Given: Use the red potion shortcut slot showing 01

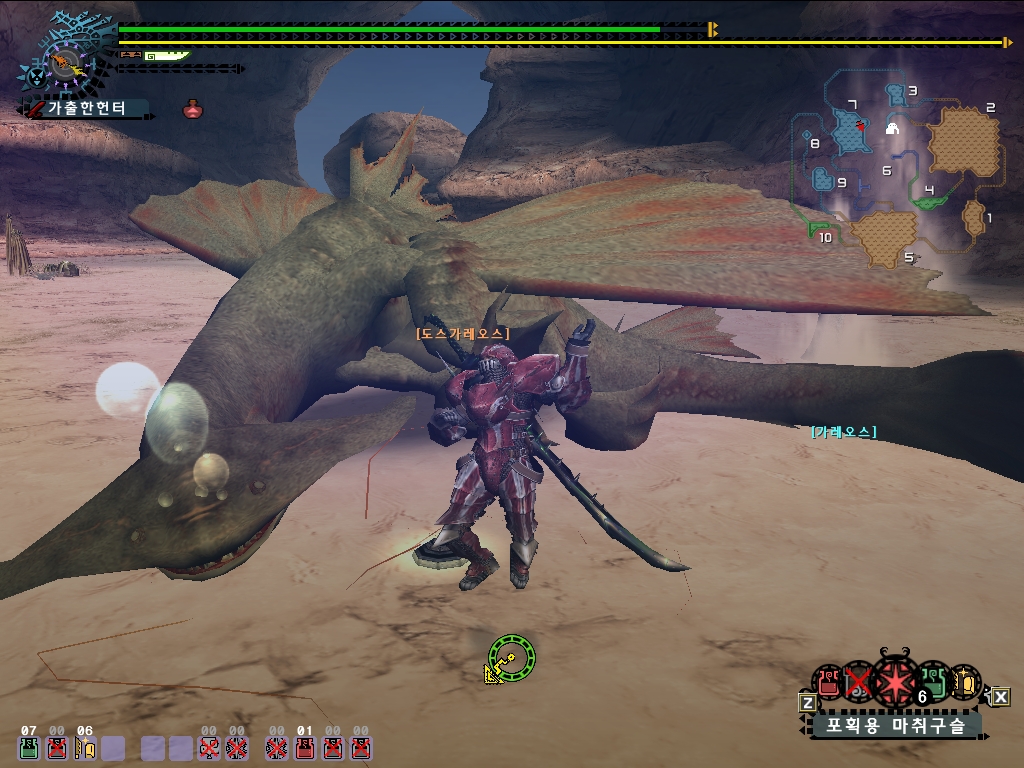Looking at the screenshot, I should tap(305, 746).
